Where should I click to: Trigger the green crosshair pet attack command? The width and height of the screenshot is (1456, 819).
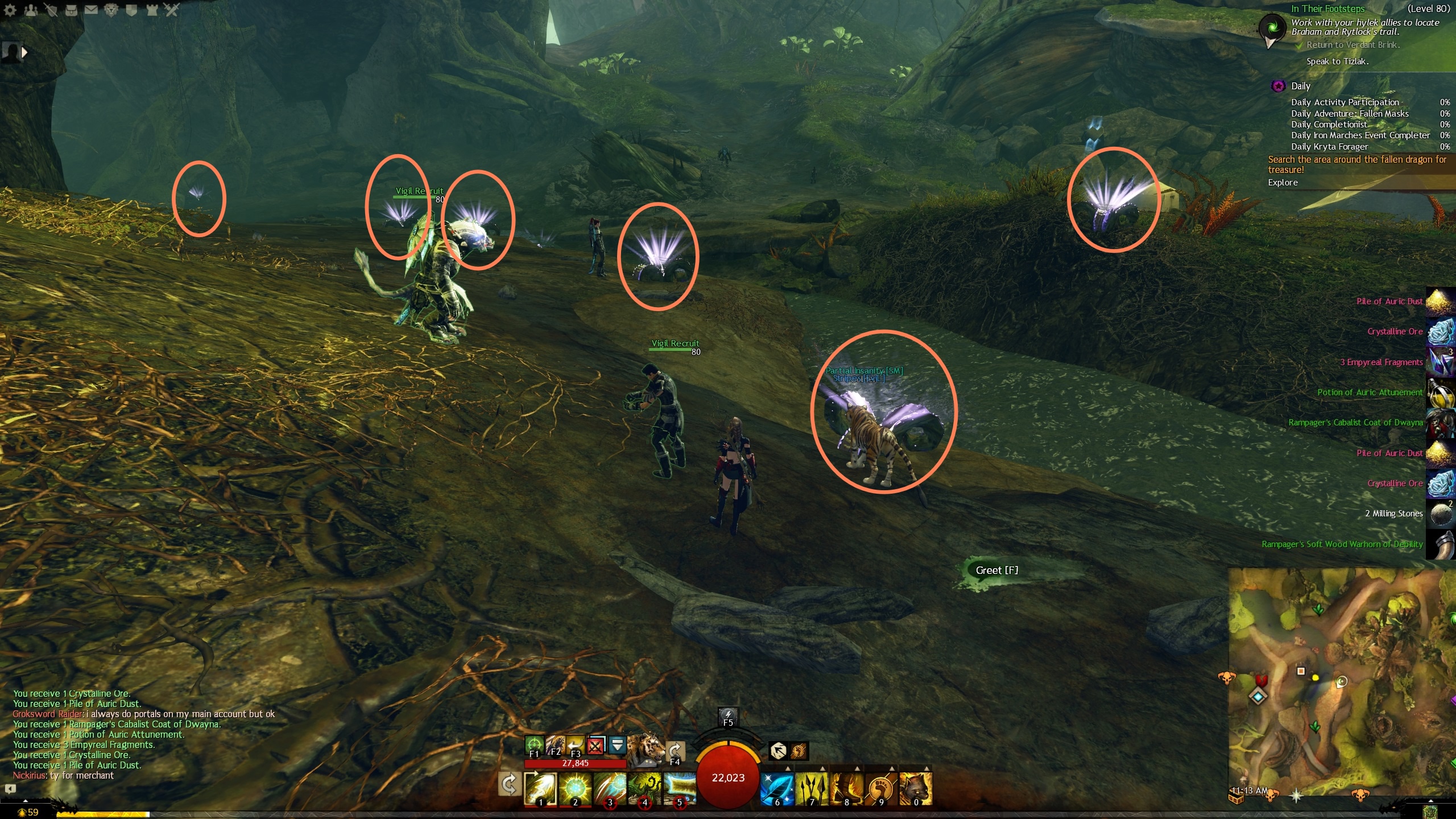[x=533, y=744]
